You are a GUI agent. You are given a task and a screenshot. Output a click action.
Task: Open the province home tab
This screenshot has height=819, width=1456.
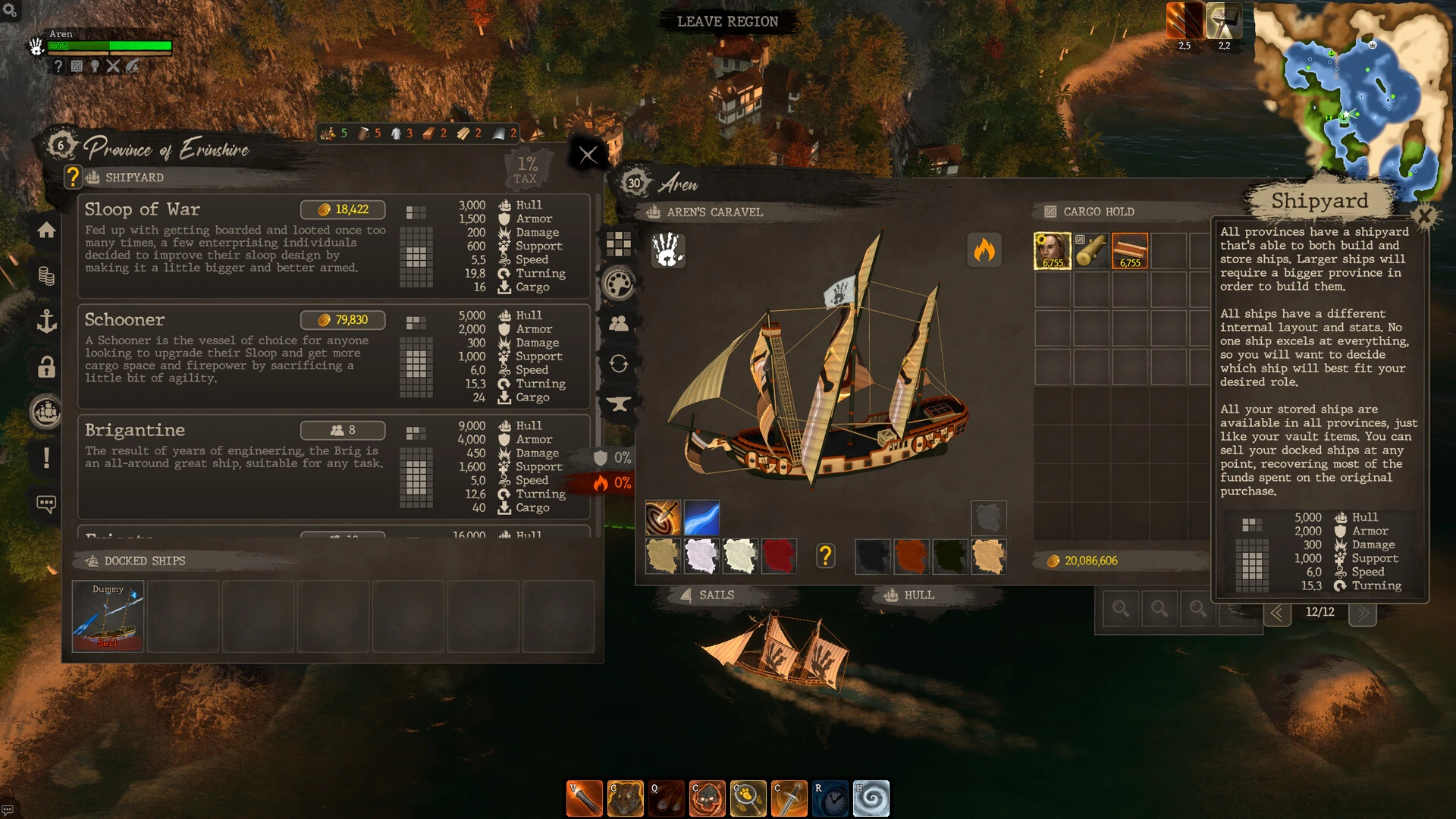click(x=46, y=230)
